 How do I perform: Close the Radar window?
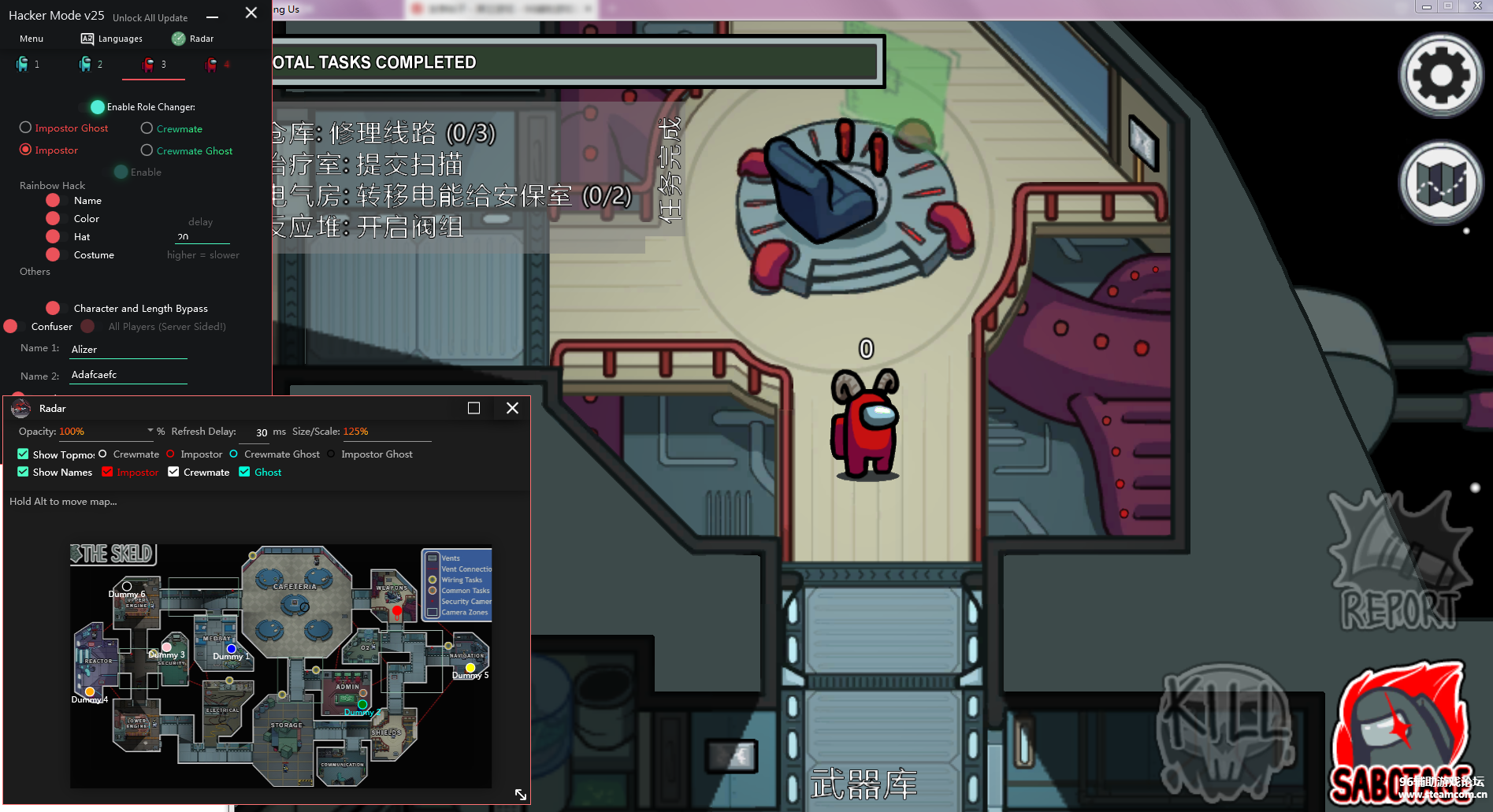[512, 408]
